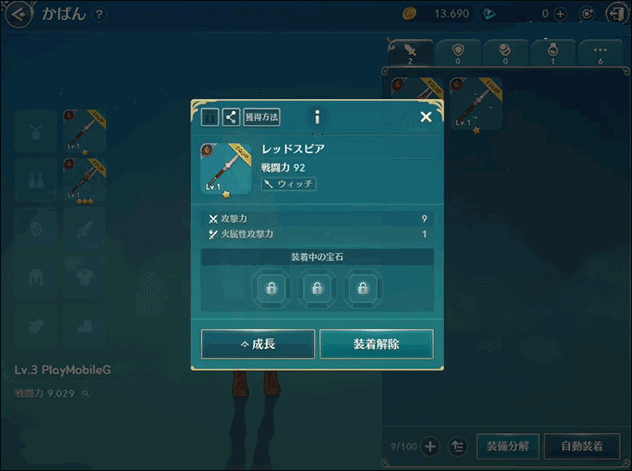The width and height of the screenshot is (632, 471).
Task: Click the 装備分解 (Dismantle Equipment) button
Action: [x=508, y=446]
